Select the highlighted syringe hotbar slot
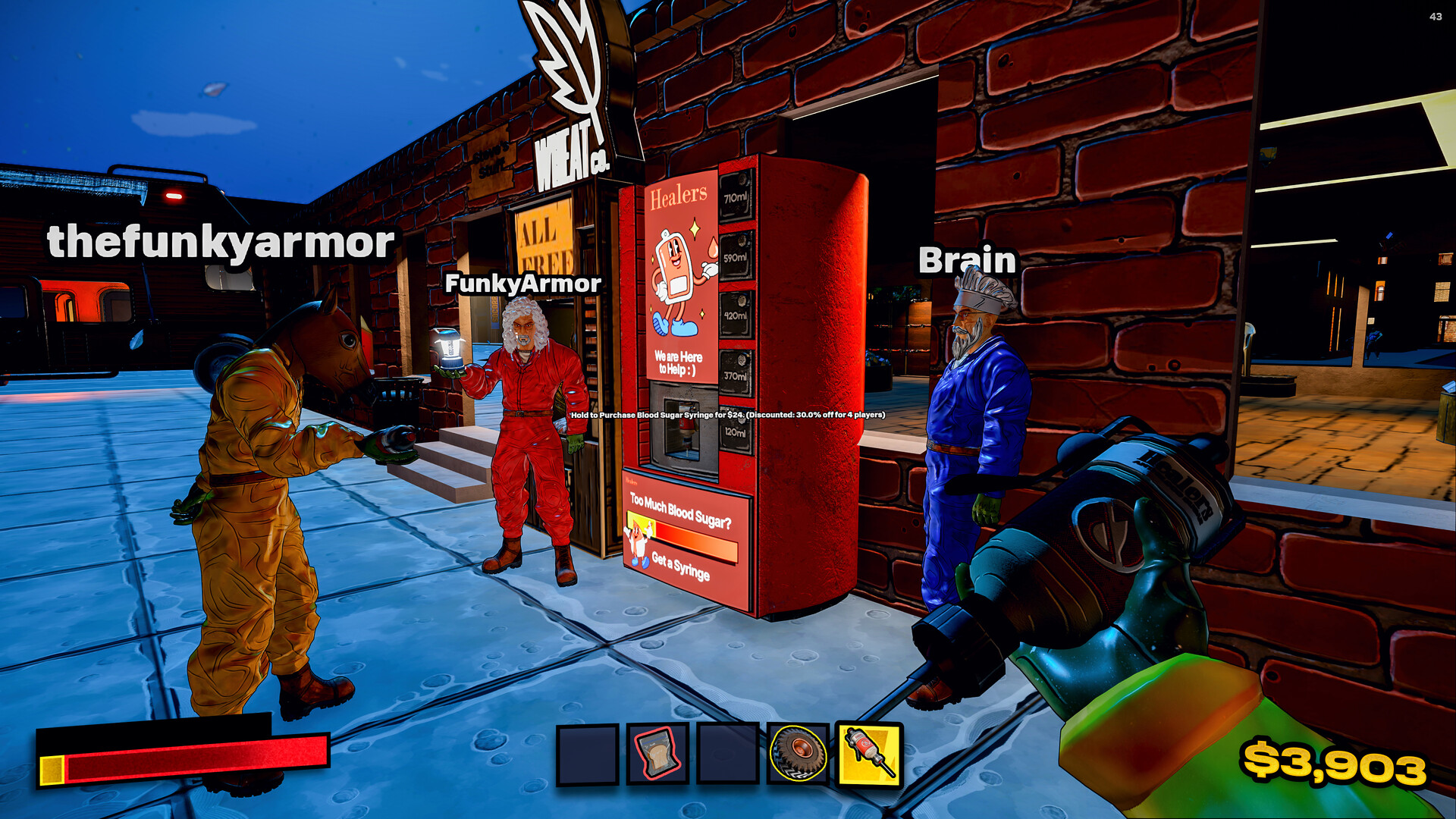 click(869, 754)
